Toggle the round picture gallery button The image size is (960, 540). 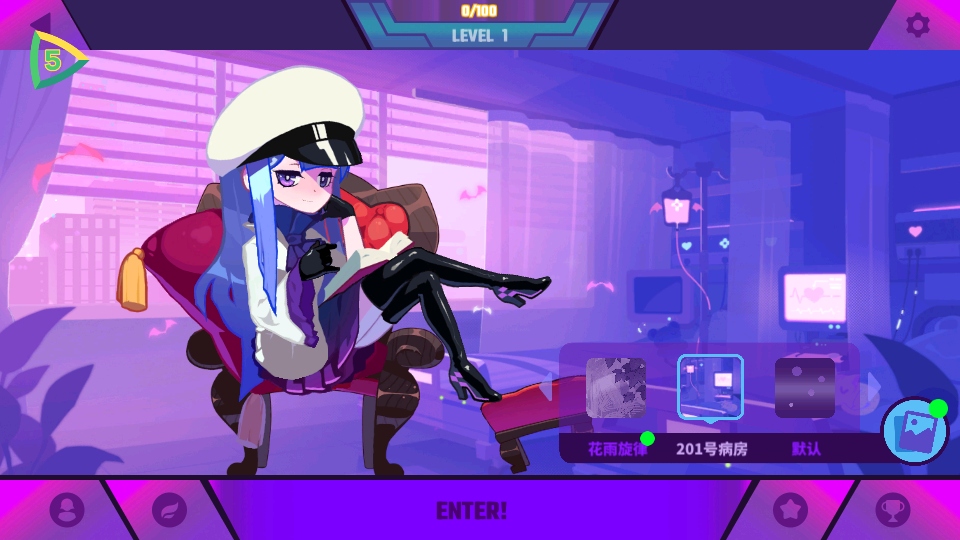click(914, 431)
